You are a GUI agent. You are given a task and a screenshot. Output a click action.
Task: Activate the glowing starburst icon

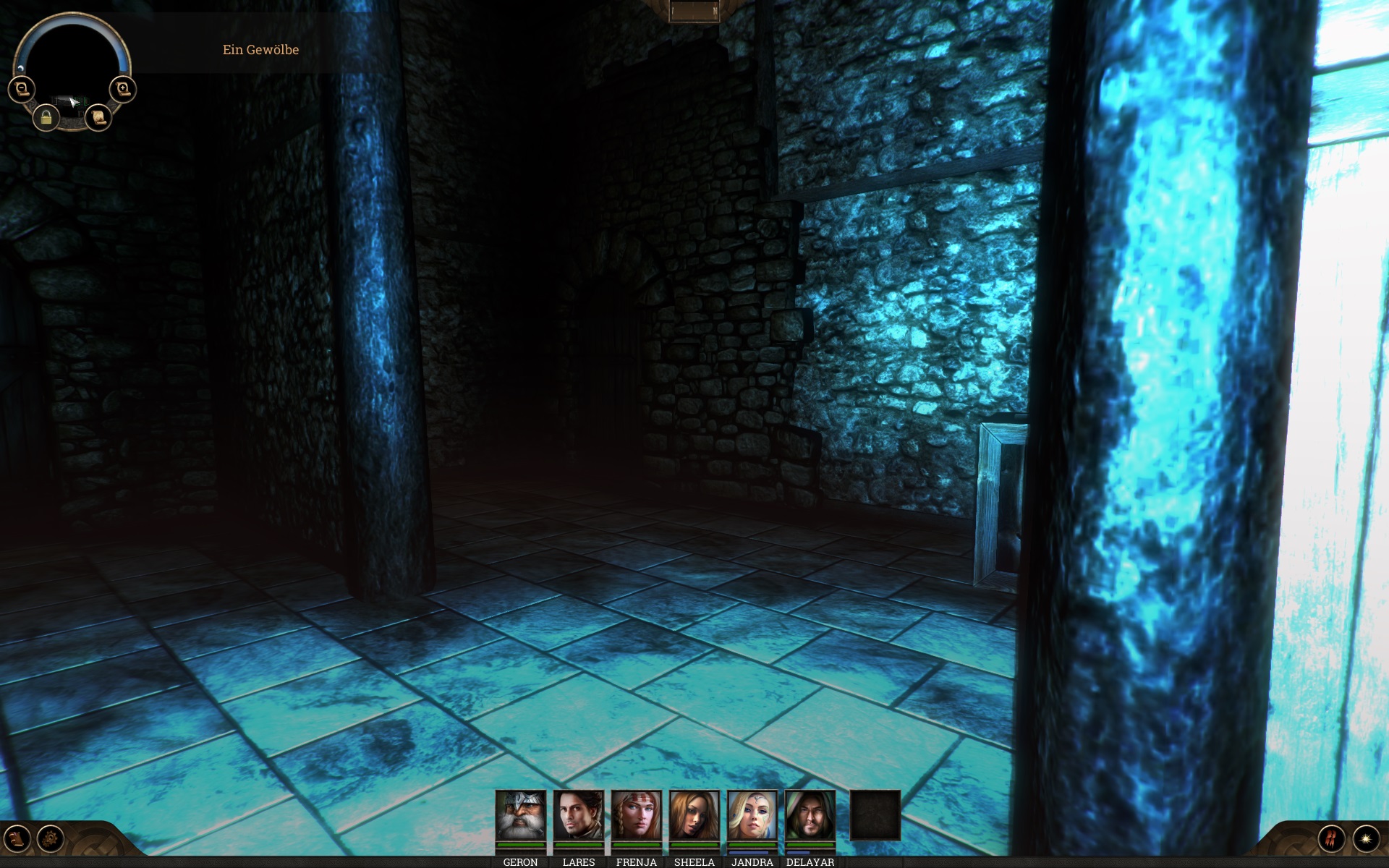(x=1366, y=839)
